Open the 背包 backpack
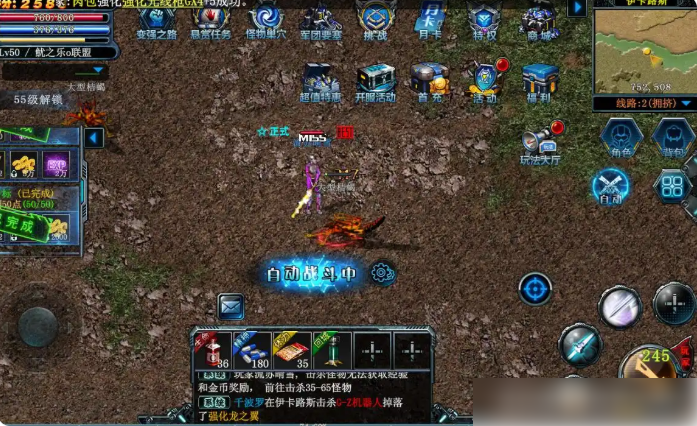 point(672,137)
